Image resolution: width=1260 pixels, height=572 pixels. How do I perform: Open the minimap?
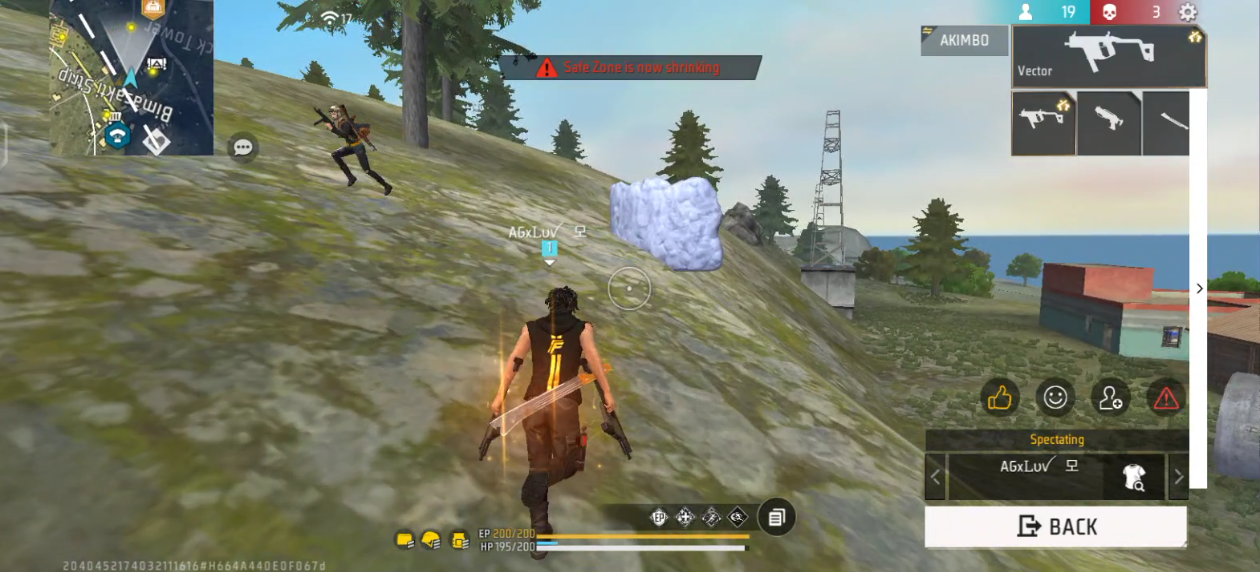click(131, 77)
